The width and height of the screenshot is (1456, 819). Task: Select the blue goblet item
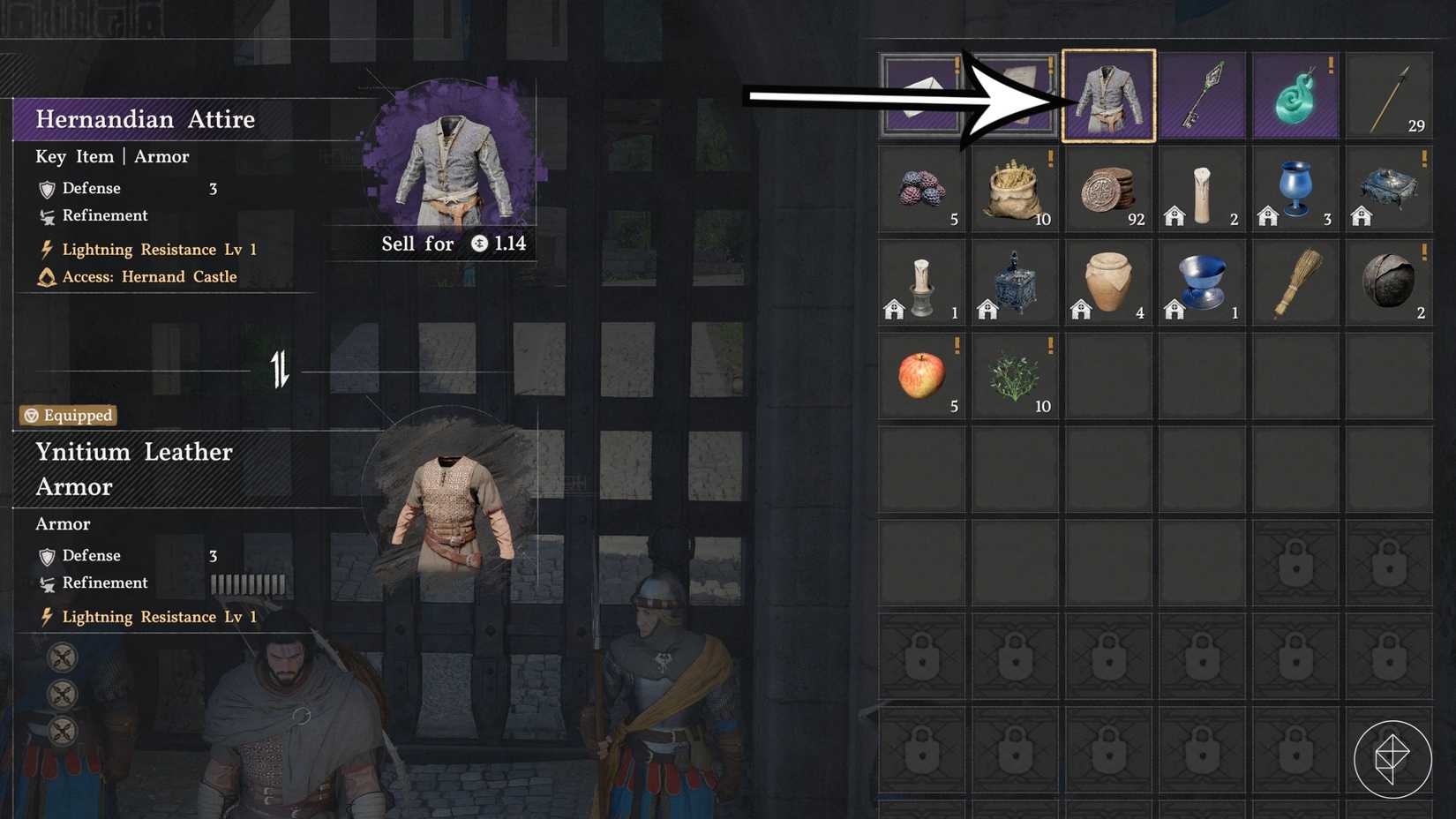1295,189
